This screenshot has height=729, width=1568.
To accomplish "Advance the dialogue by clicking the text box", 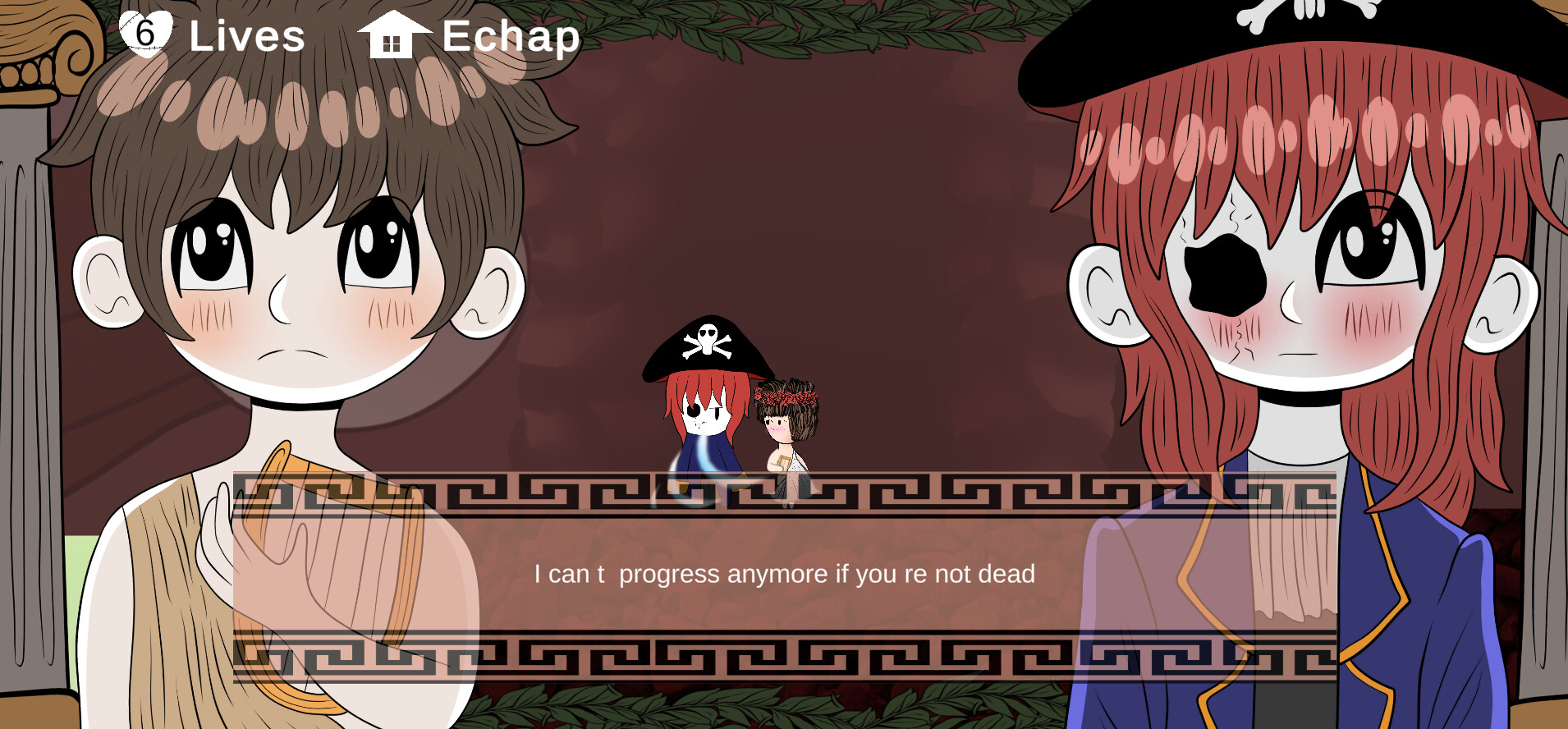I will (784, 575).
